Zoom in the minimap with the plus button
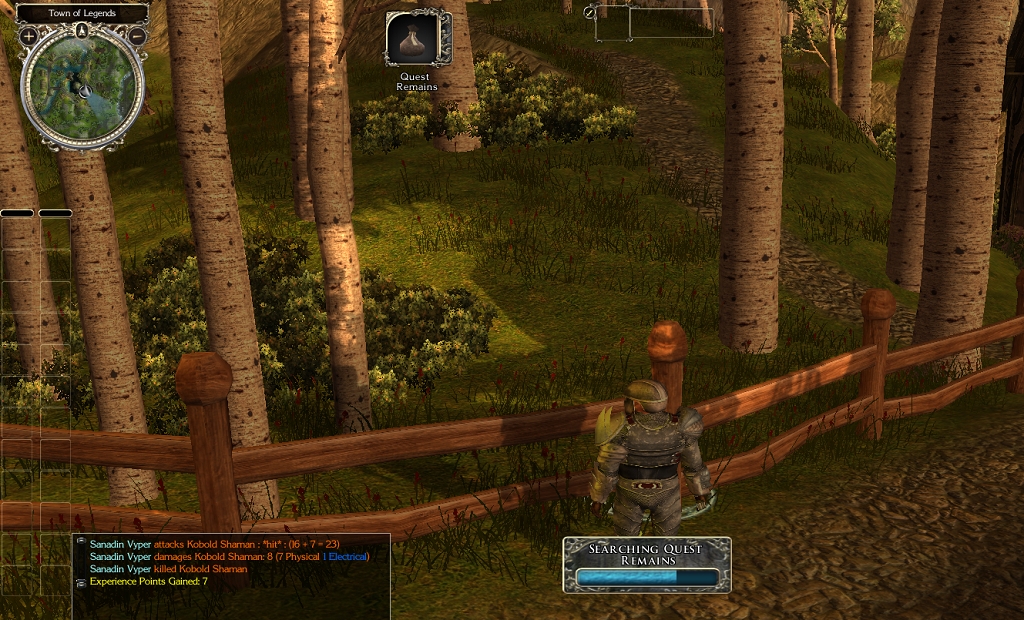This screenshot has width=1024, height=620. point(28,36)
